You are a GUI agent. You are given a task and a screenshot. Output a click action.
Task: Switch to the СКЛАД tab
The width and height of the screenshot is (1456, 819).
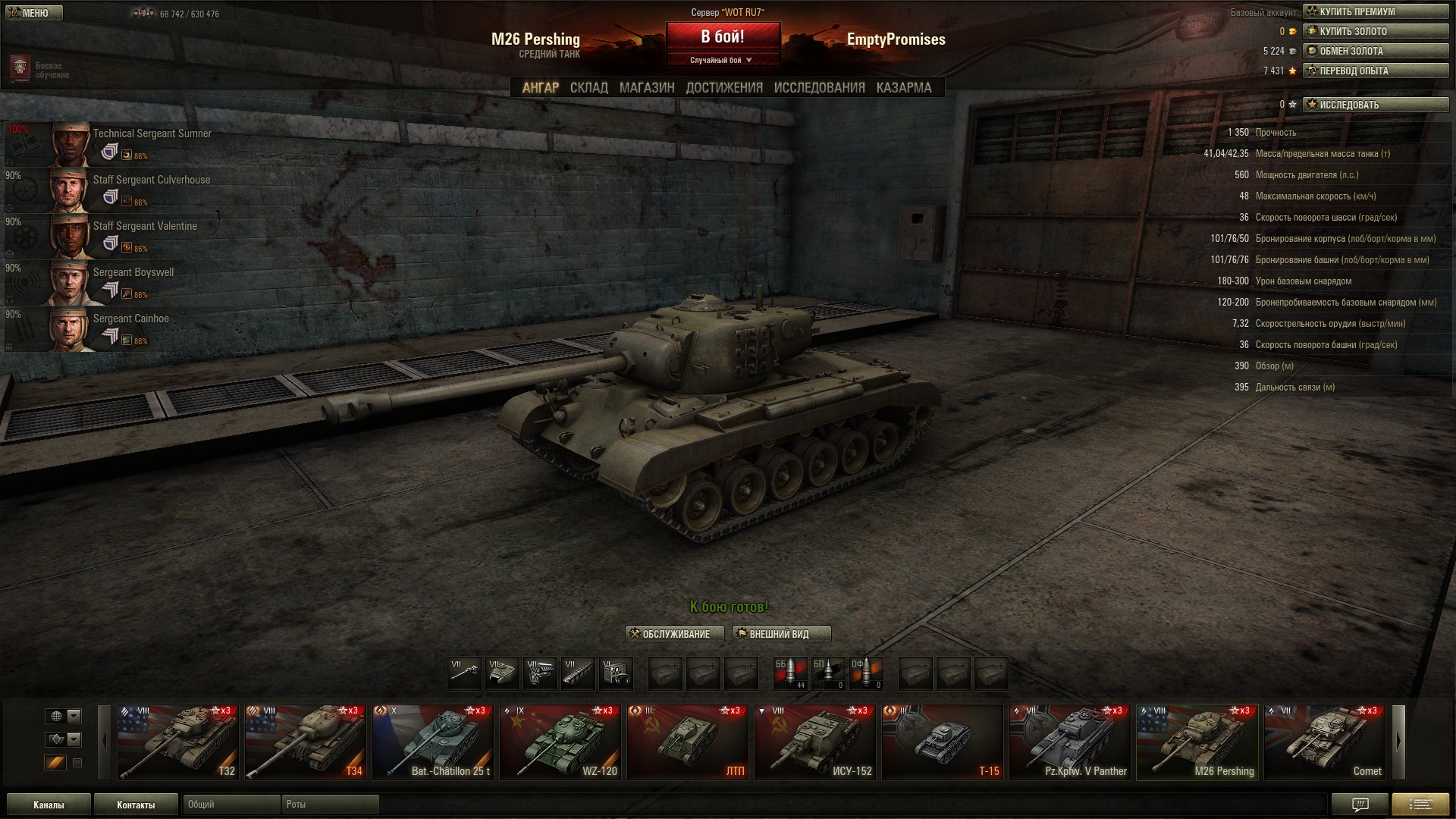click(x=588, y=88)
